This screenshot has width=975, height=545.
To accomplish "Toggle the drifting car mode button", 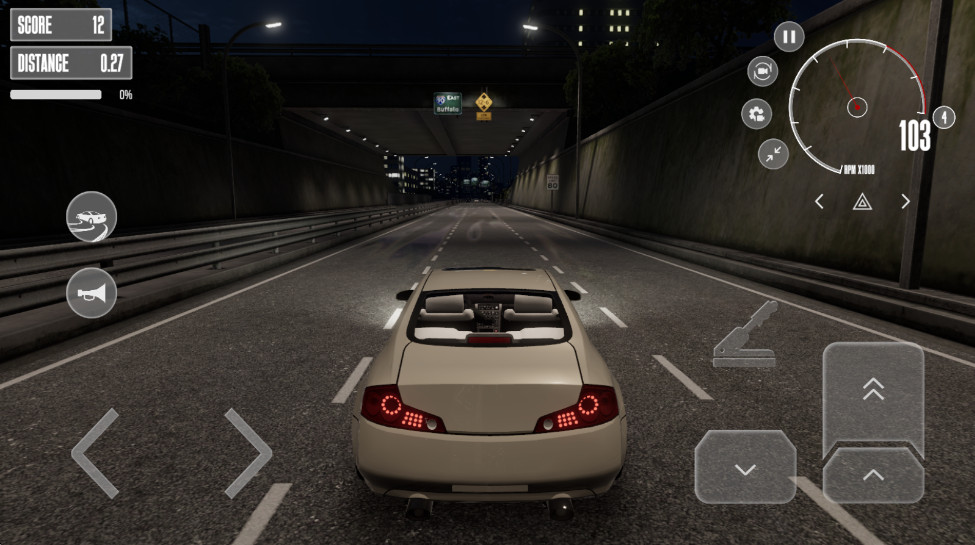I will coord(92,216).
